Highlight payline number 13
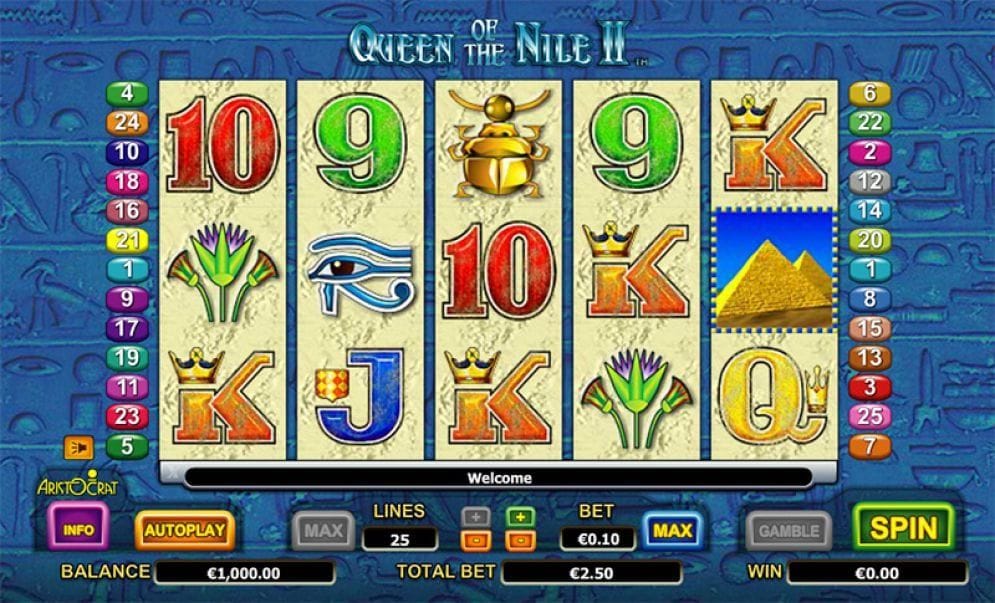995x603 pixels. pos(869,357)
